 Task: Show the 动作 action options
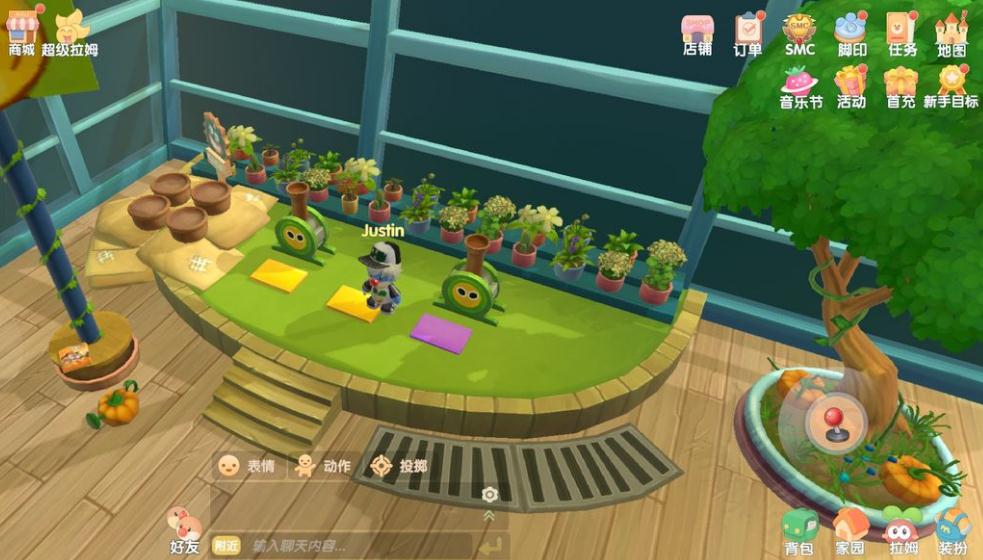320,466
